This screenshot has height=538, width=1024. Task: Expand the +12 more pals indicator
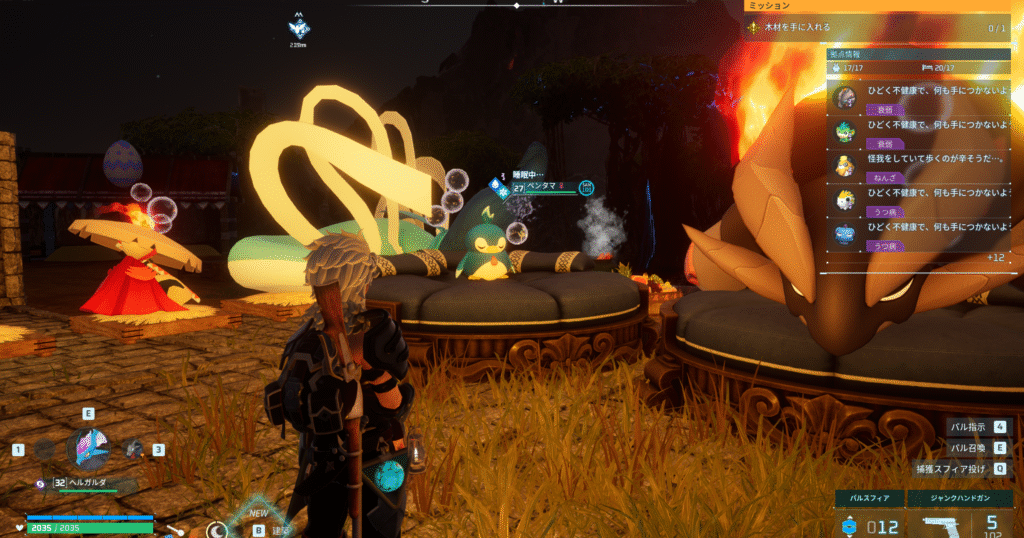coord(995,257)
